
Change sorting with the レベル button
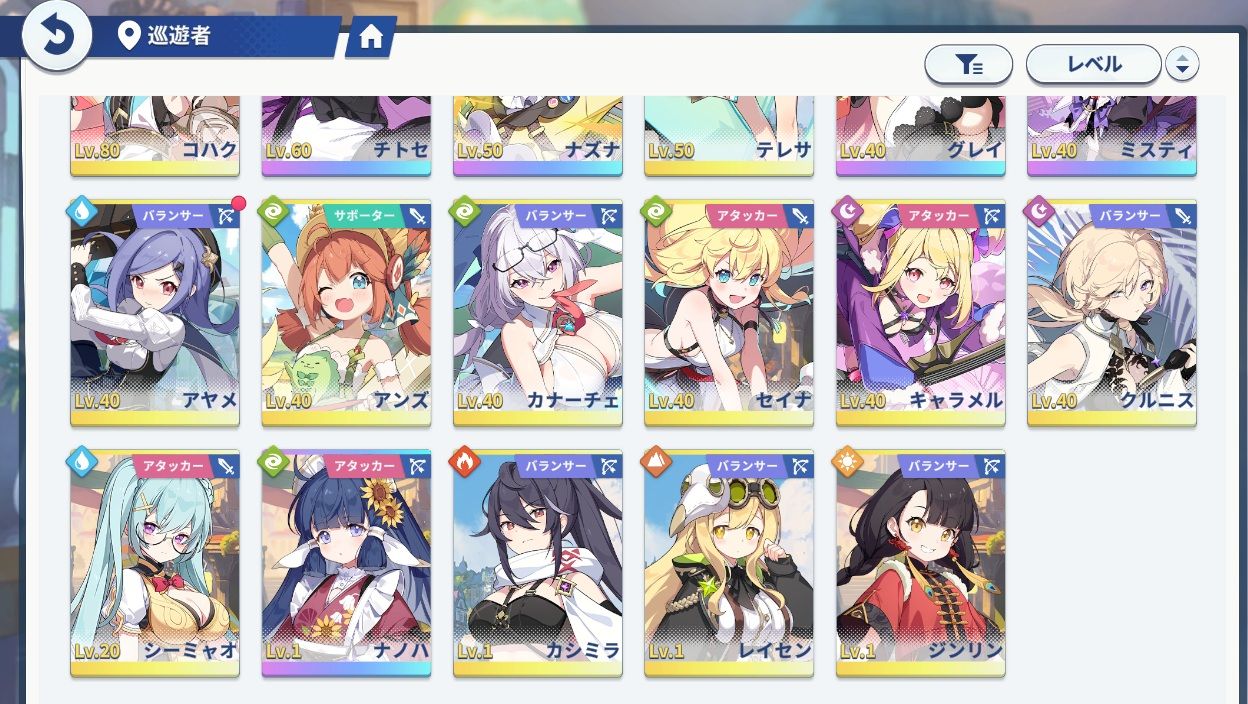[x=1093, y=65]
